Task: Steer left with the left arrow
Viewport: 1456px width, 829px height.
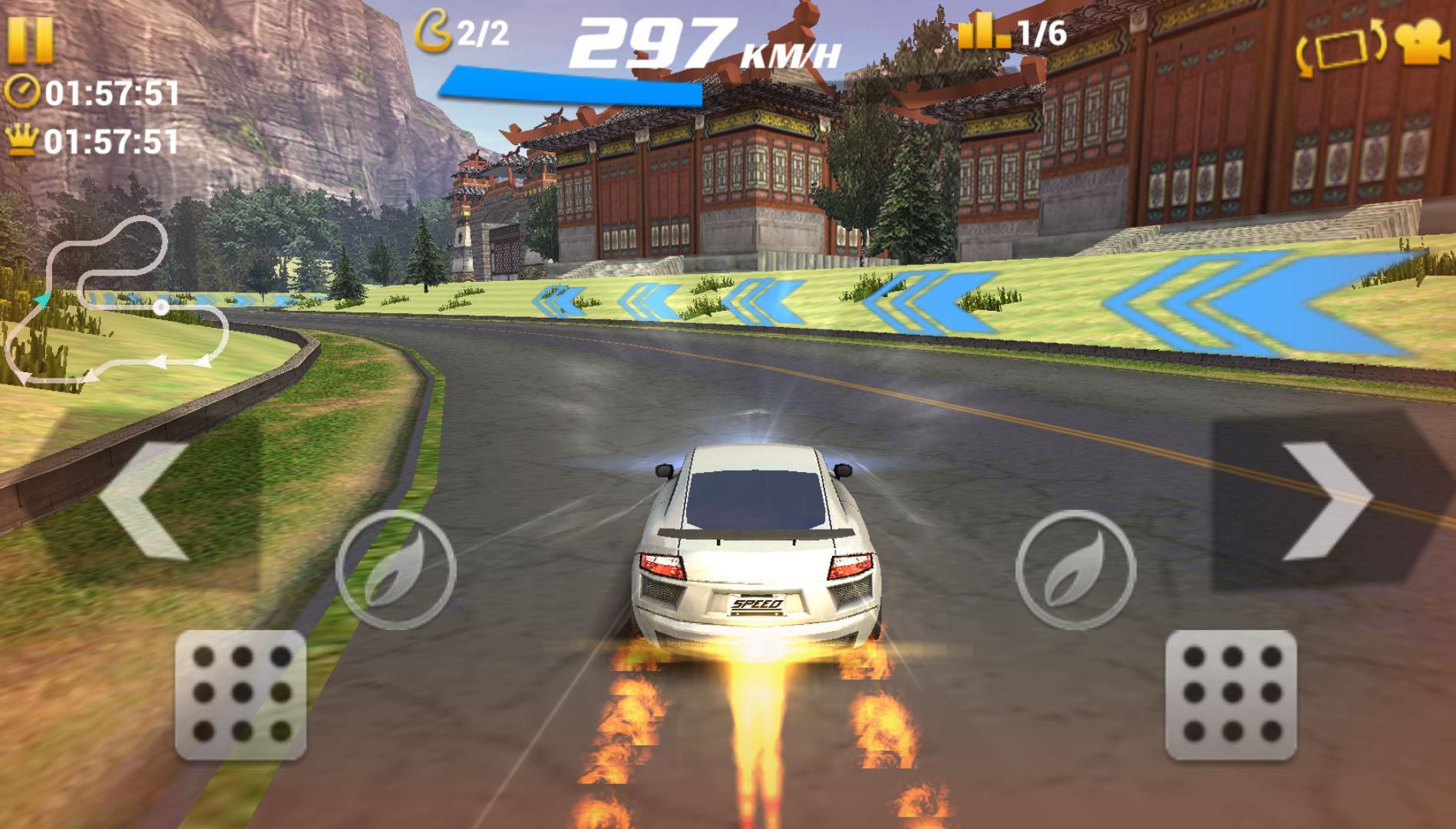Action: [x=146, y=500]
